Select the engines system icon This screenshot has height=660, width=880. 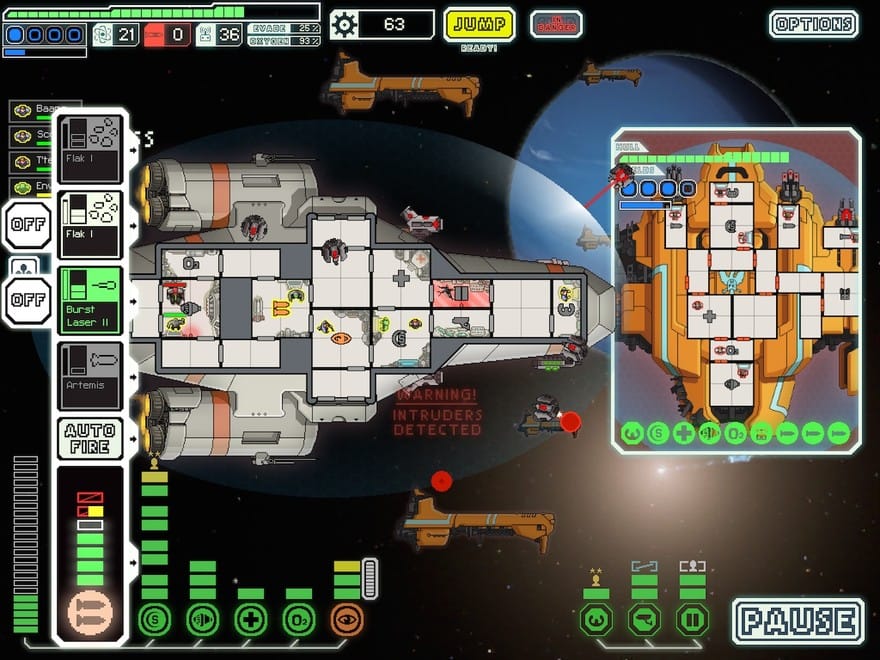pos(202,619)
